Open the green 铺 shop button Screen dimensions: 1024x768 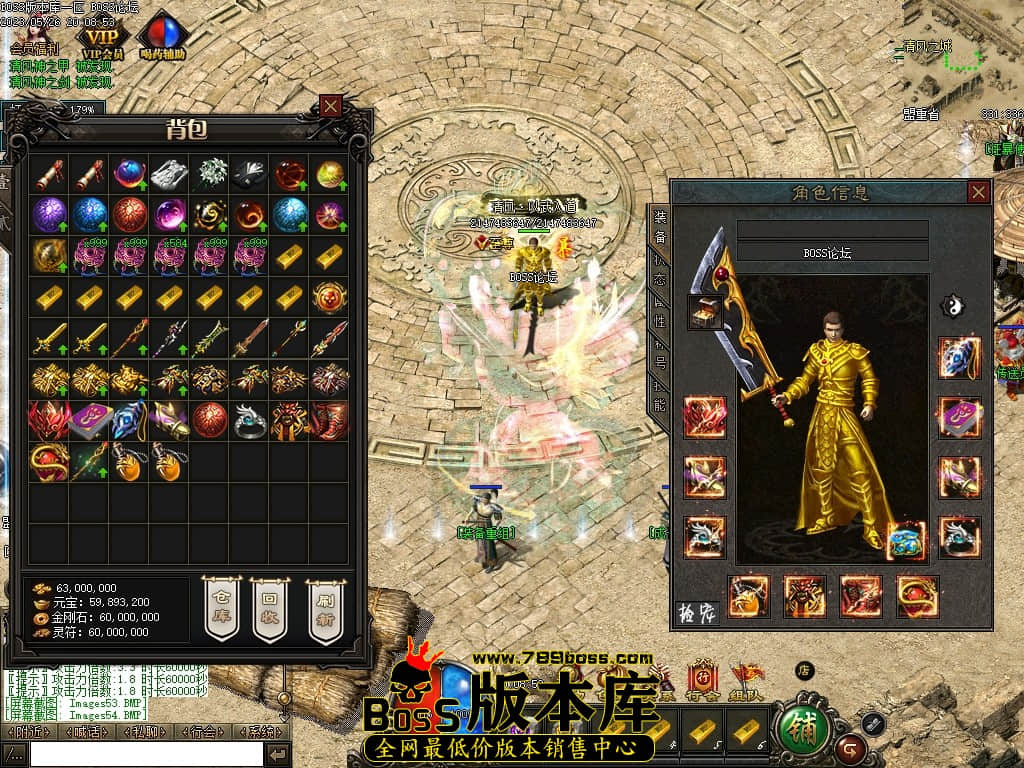point(803,730)
